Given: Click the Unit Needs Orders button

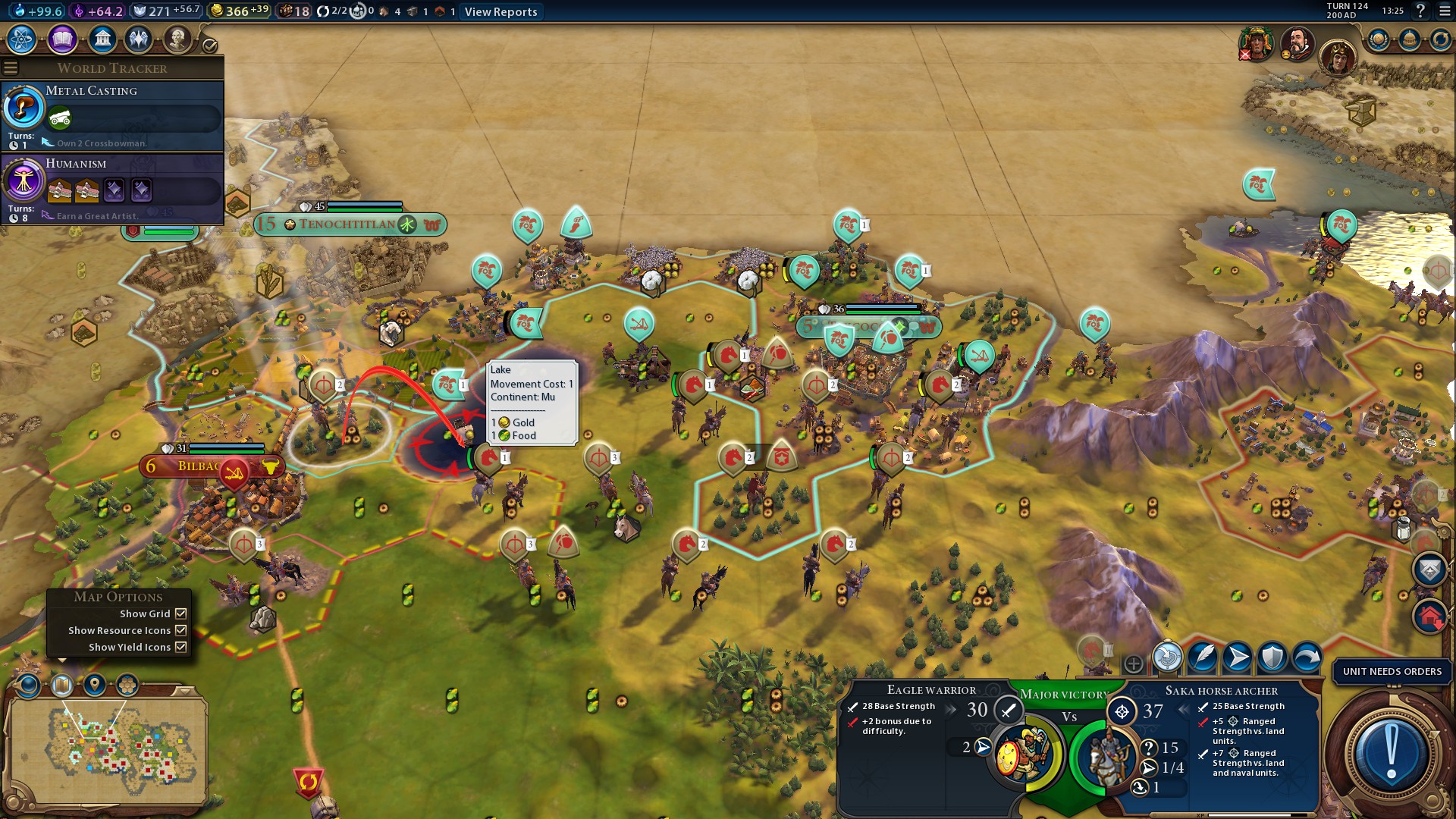Looking at the screenshot, I should (1392, 671).
